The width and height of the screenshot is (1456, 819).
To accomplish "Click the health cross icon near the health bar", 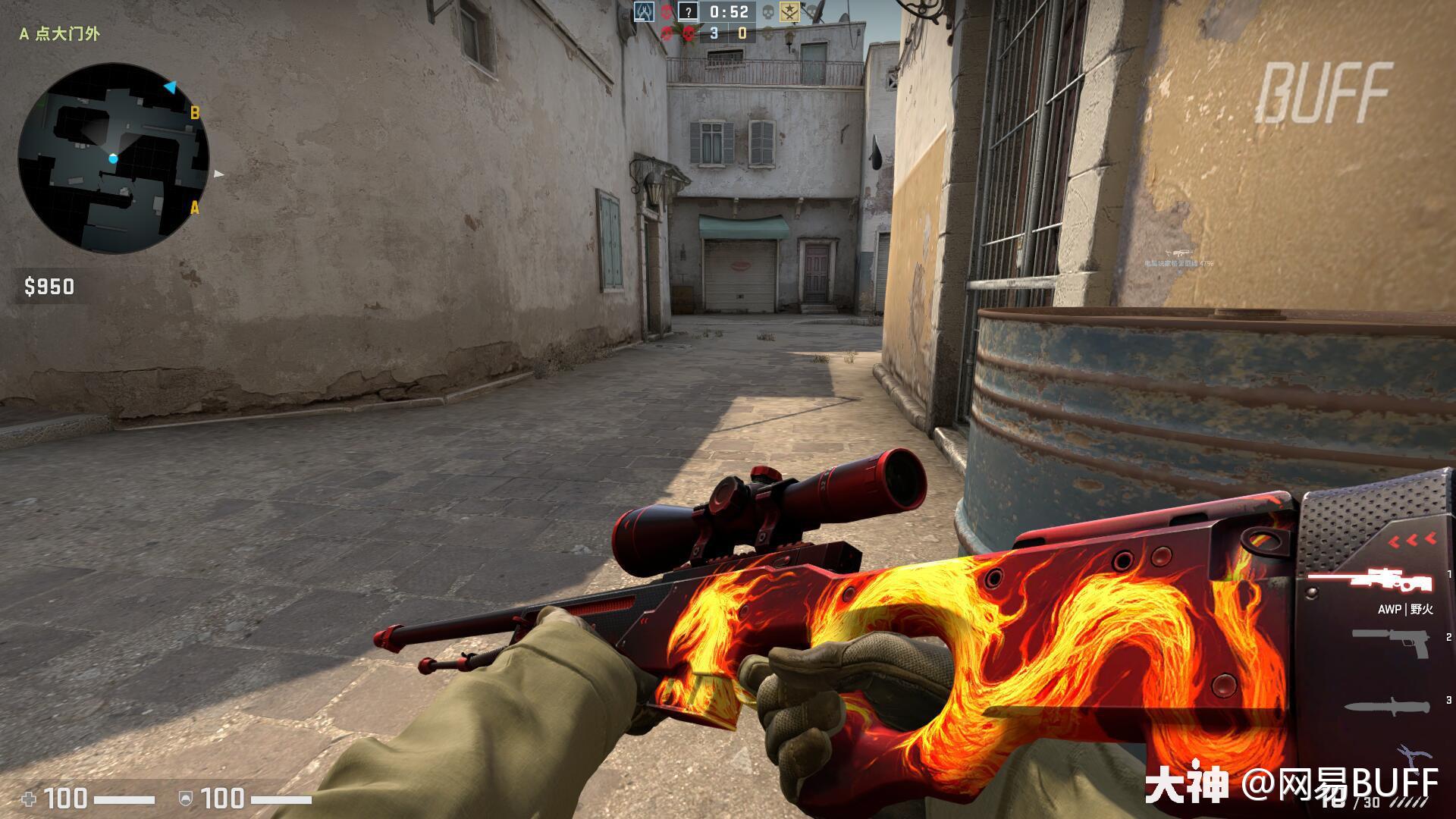I will (x=28, y=798).
